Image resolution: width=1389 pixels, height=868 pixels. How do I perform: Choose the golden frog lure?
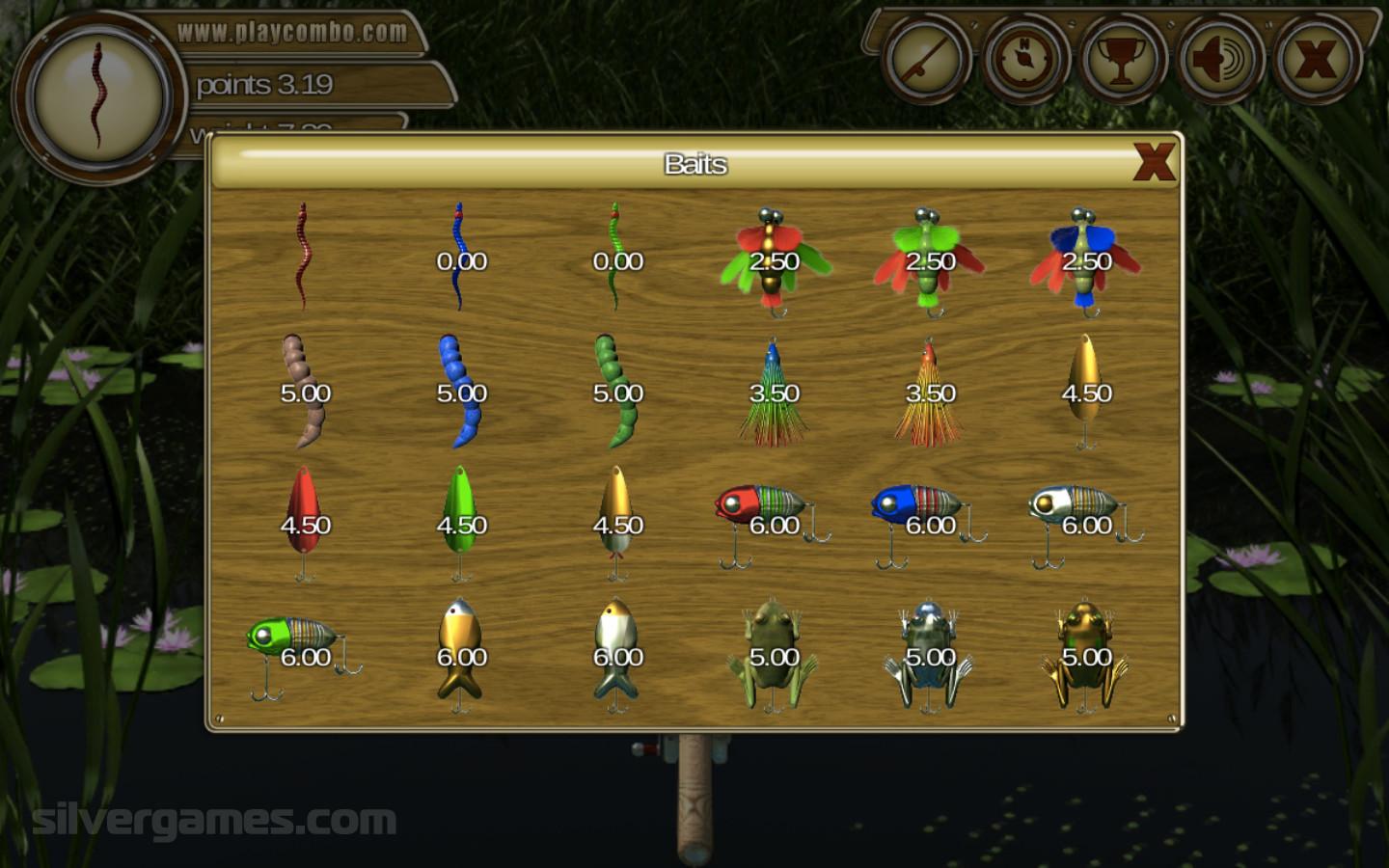pyautogui.click(x=1085, y=654)
